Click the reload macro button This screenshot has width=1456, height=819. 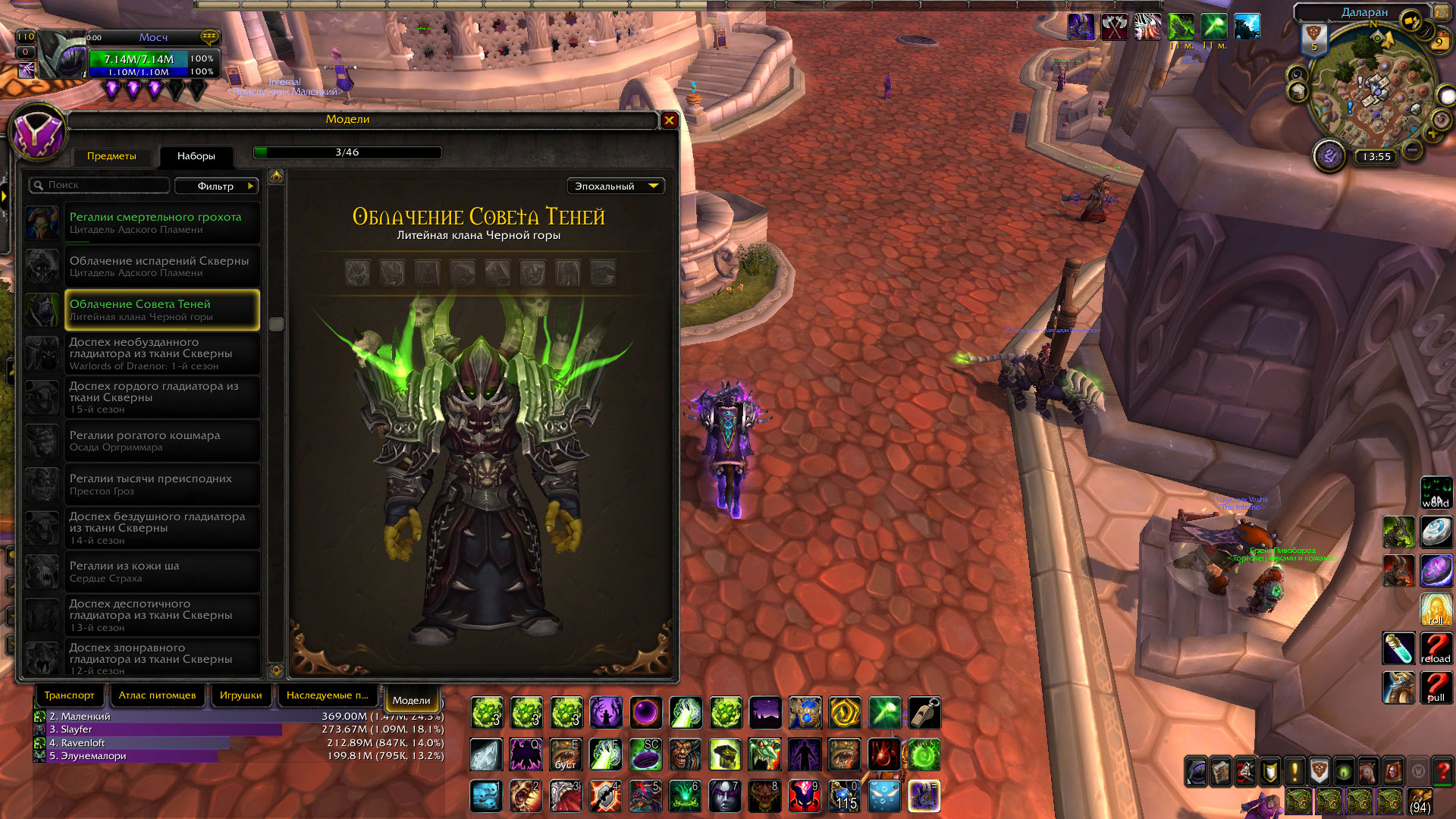(1436, 648)
